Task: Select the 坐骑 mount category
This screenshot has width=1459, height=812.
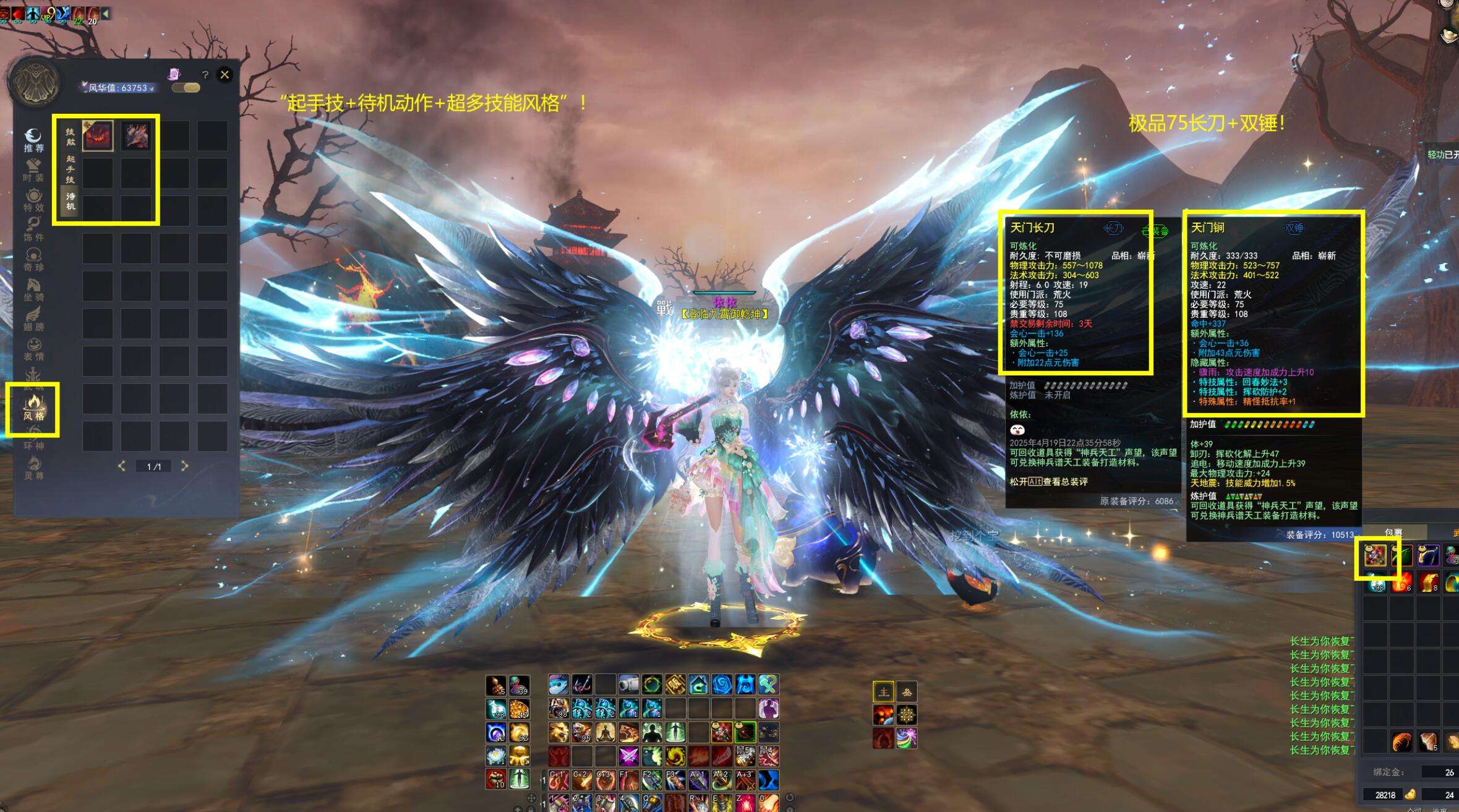Action: coord(33,289)
